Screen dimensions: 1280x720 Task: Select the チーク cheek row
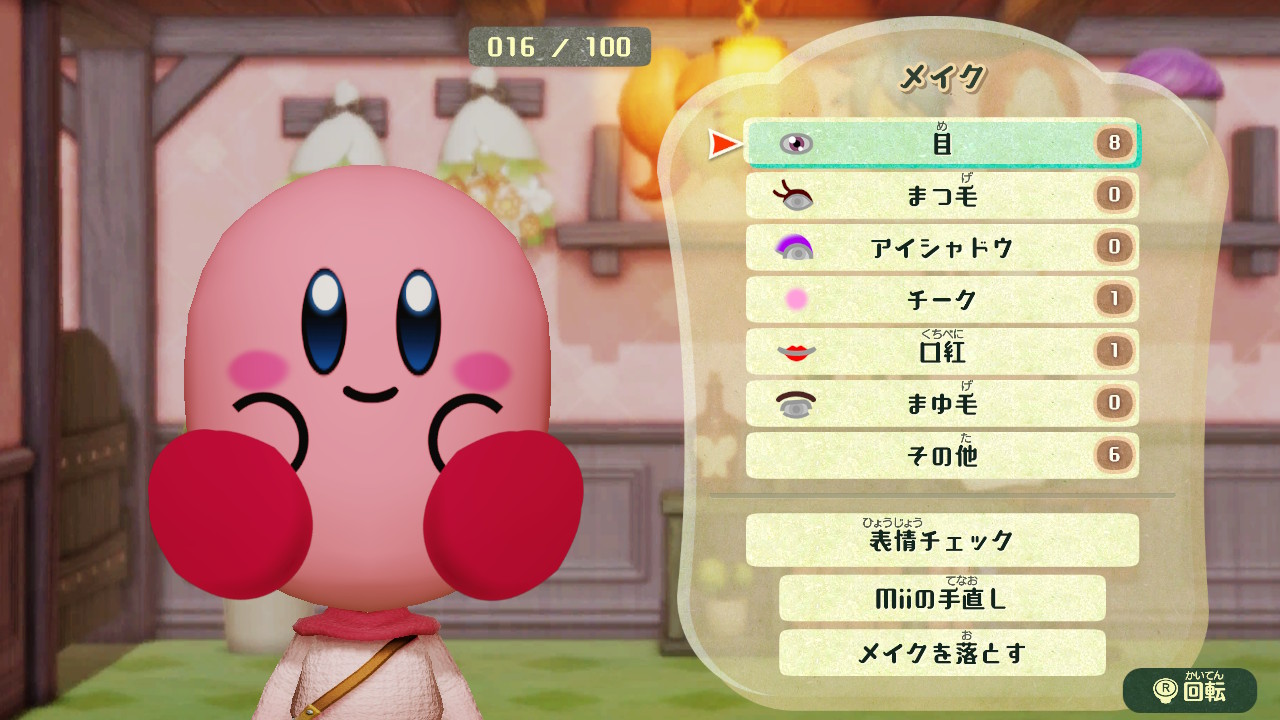click(x=940, y=300)
